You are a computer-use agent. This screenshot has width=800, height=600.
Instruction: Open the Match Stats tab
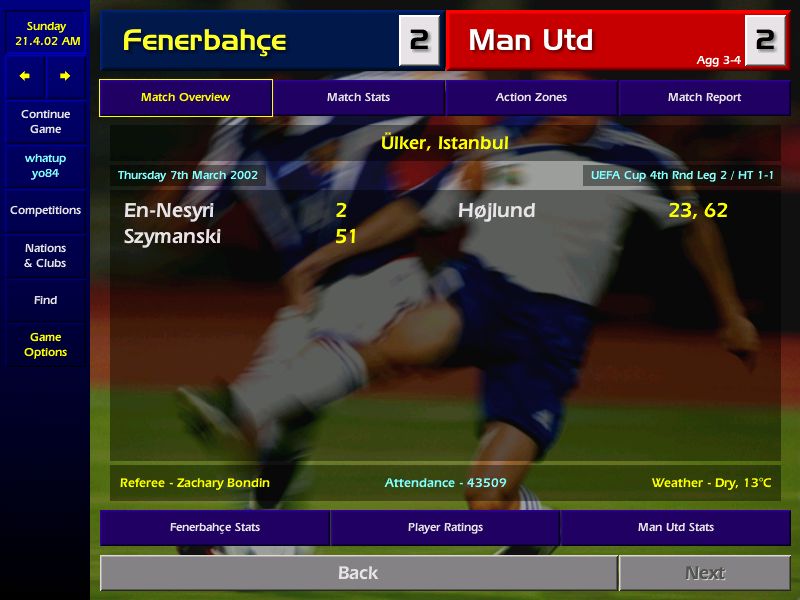tap(358, 98)
